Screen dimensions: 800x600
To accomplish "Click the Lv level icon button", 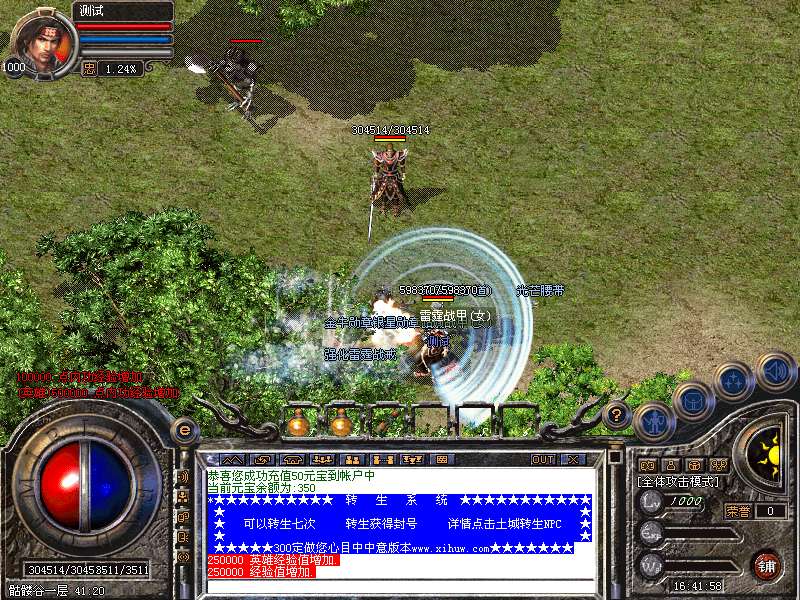I will 651,502.
